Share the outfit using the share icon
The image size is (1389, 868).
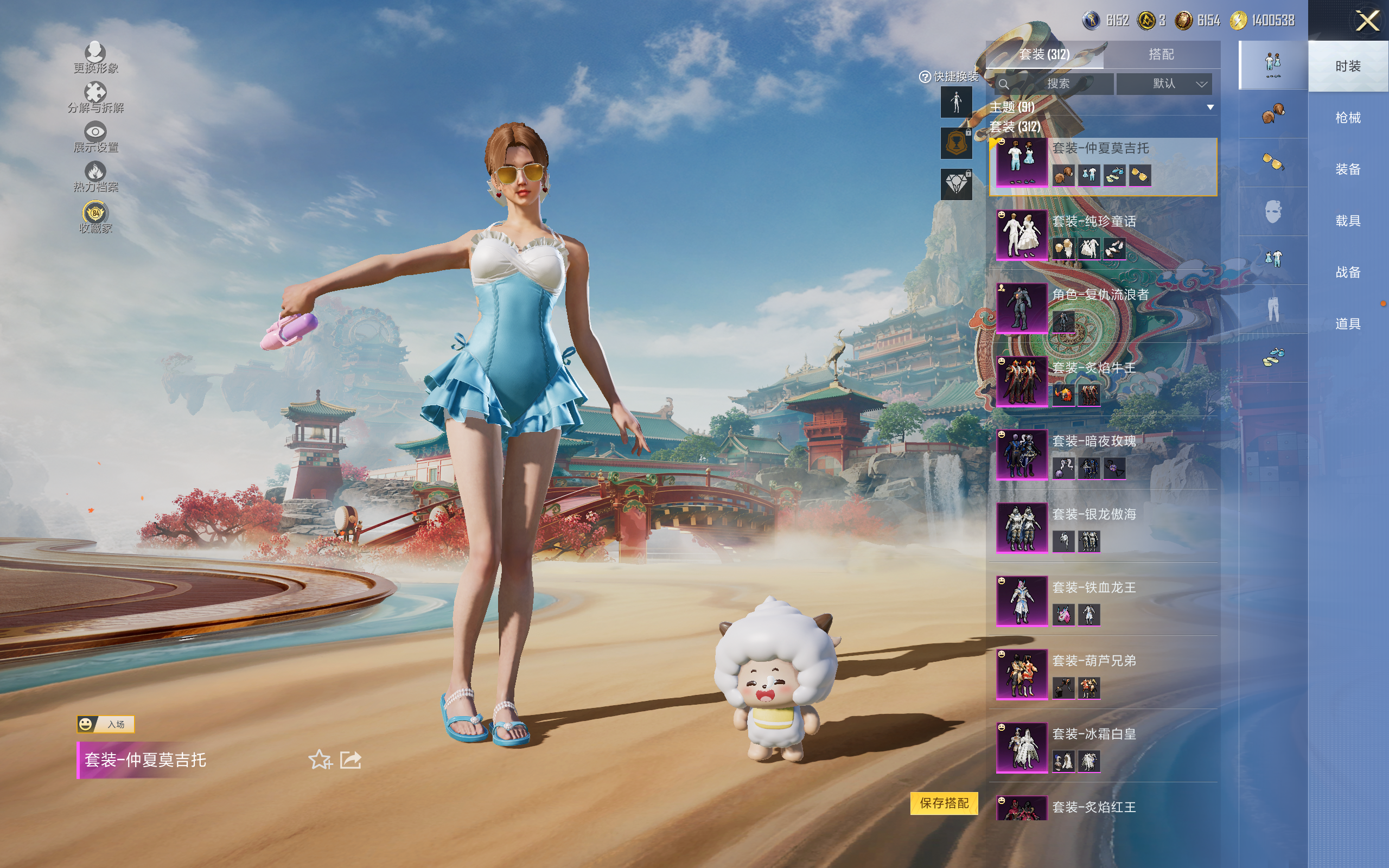pyautogui.click(x=351, y=760)
